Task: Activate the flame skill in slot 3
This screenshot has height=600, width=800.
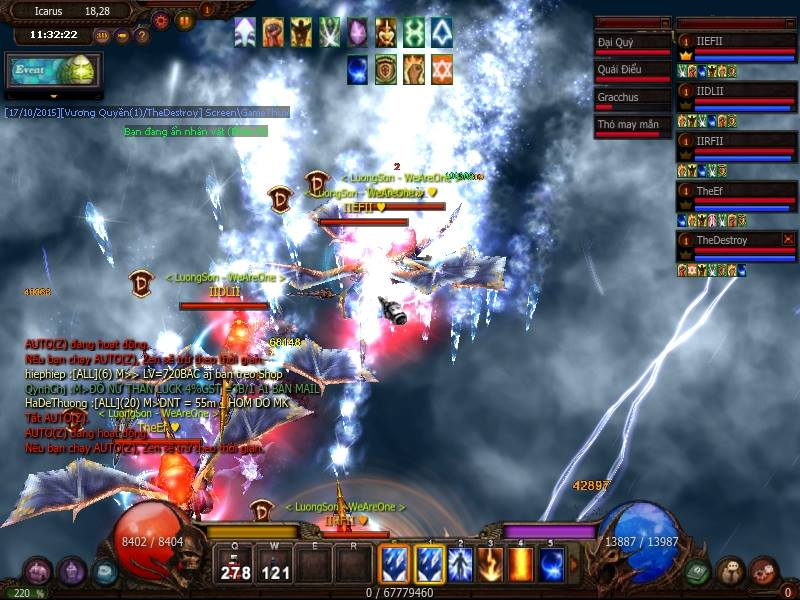Action: click(490, 565)
